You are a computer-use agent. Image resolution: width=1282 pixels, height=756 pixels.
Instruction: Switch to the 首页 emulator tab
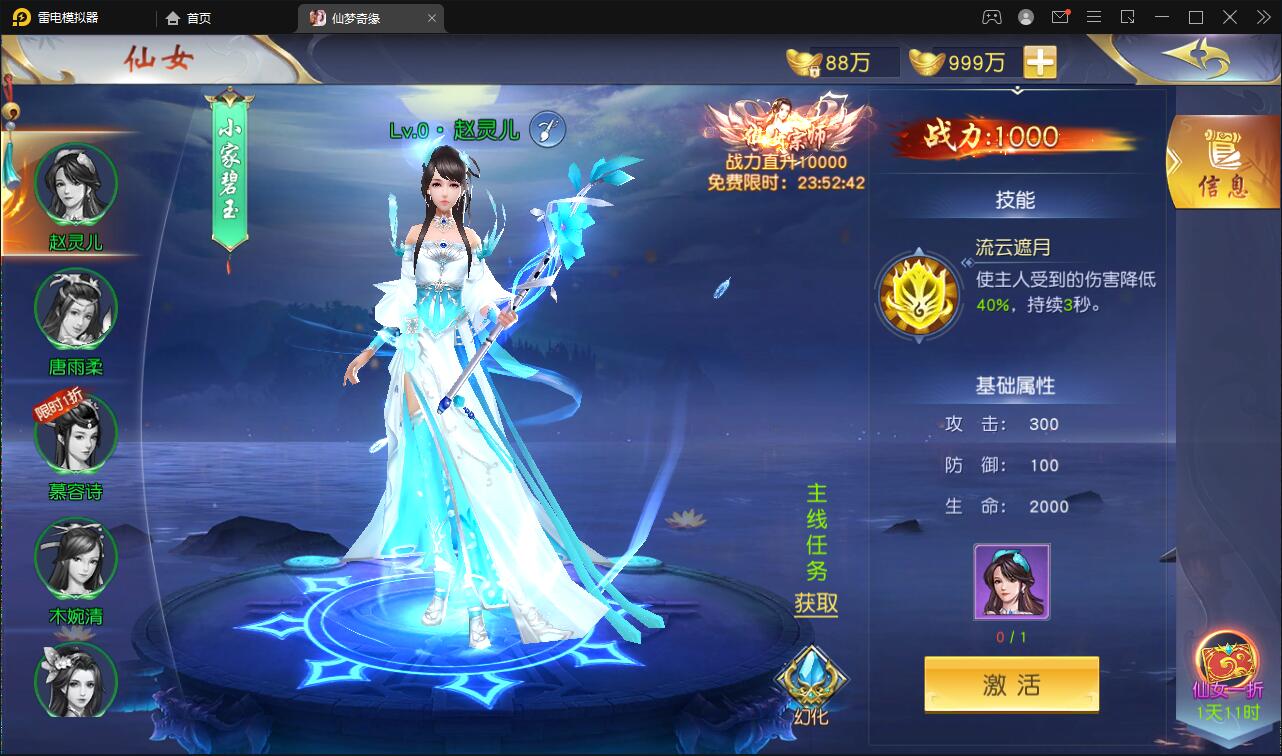[190, 18]
